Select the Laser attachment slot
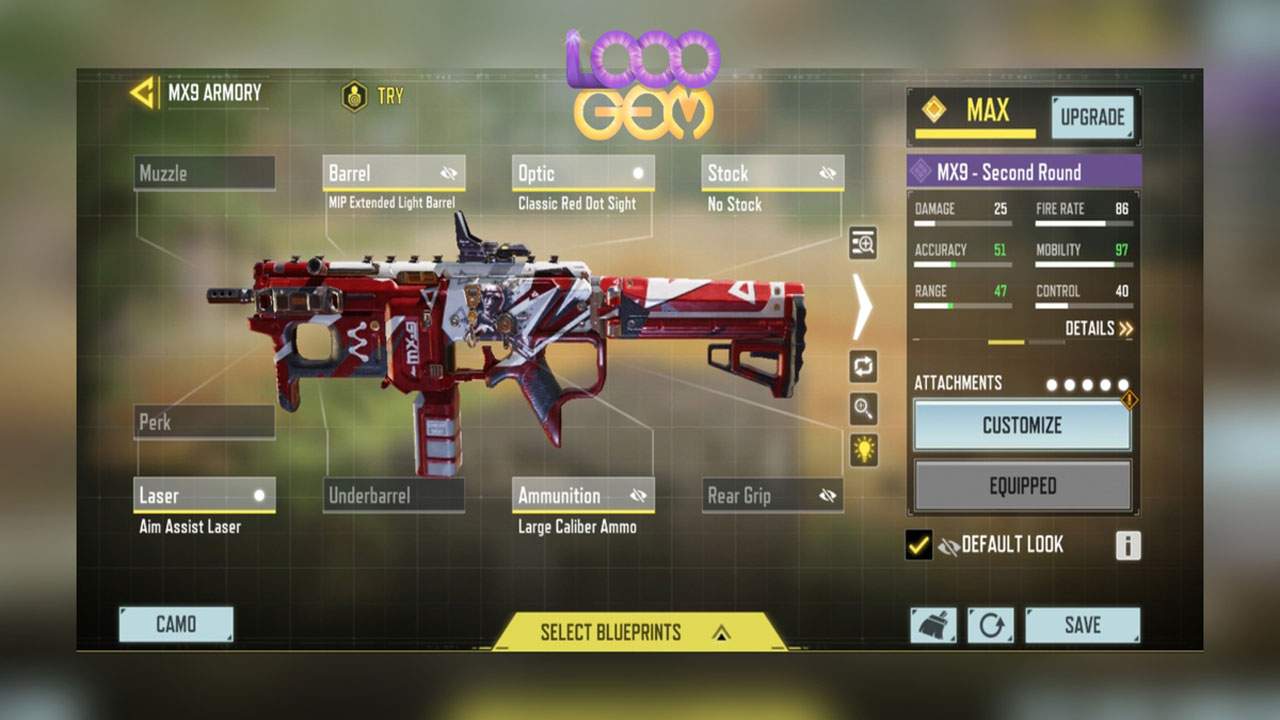1280x720 pixels. 204,495
